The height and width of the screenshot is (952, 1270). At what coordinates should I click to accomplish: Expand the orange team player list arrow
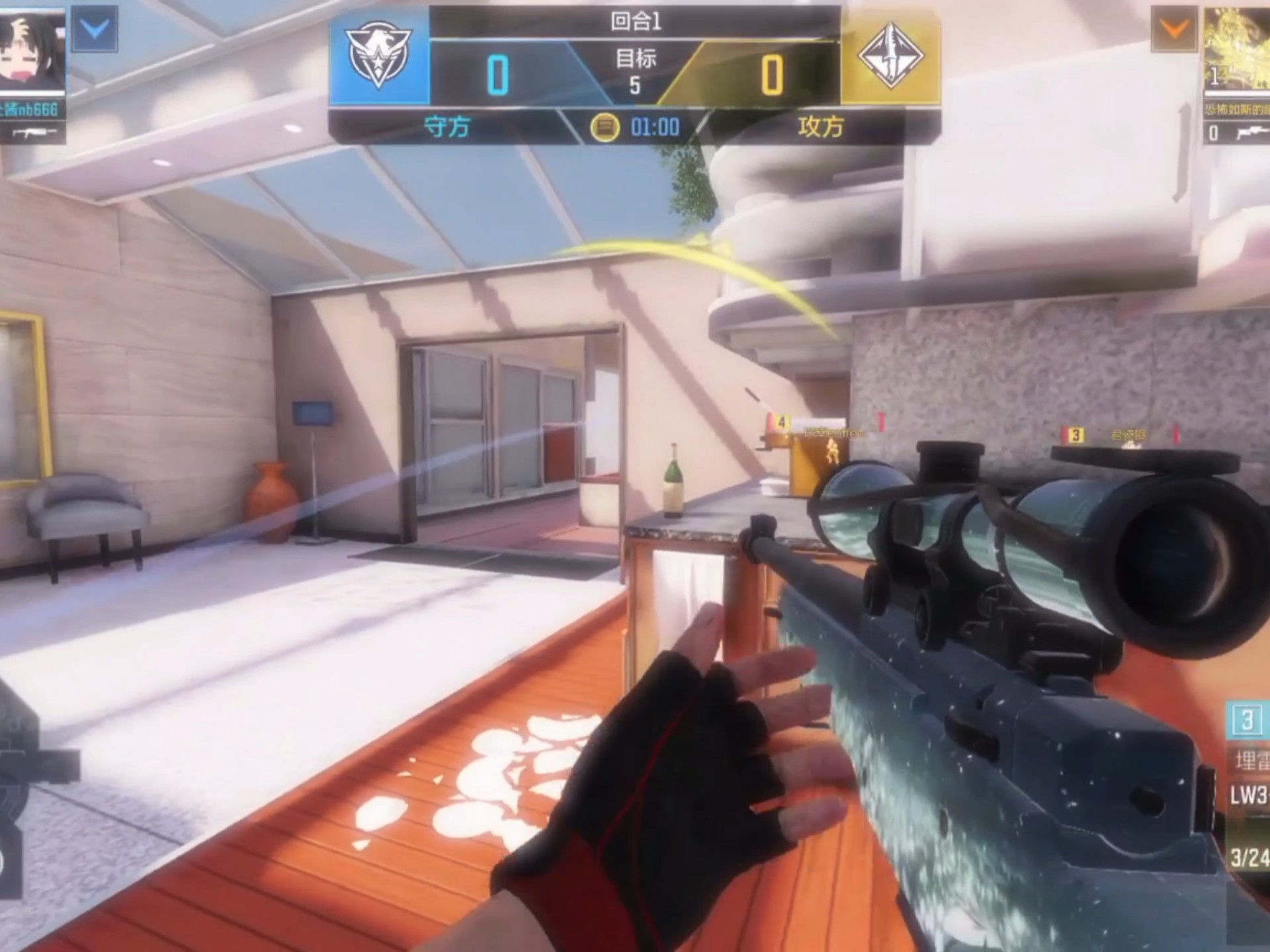pyautogui.click(x=1174, y=30)
